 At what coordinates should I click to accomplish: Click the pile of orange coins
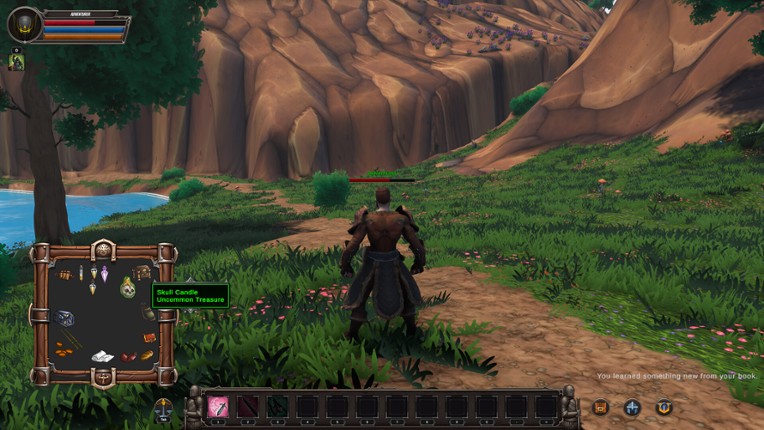[x=64, y=349]
